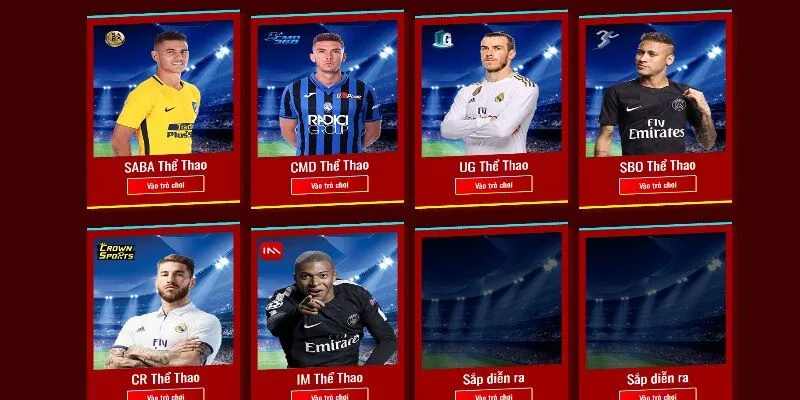The image size is (800, 400).
Task: Enter the SABA Thể Thao game
Action: point(165,184)
